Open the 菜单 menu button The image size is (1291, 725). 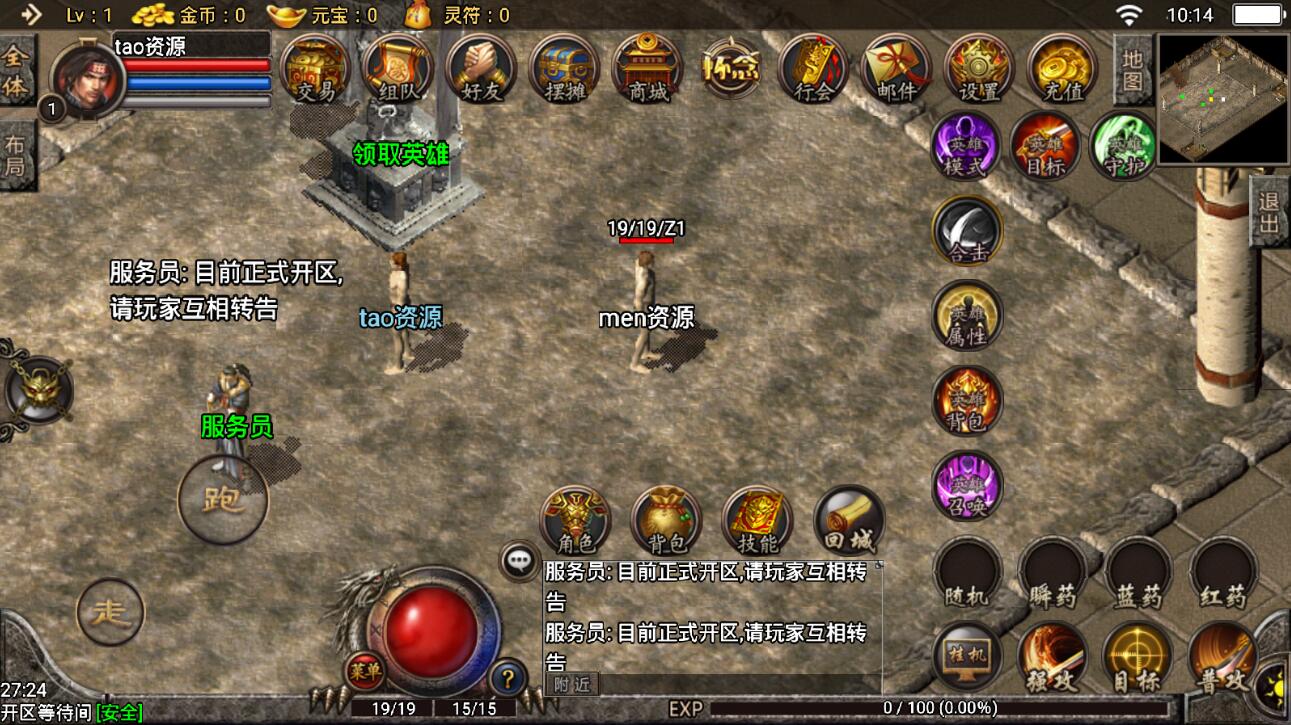point(364,672)
